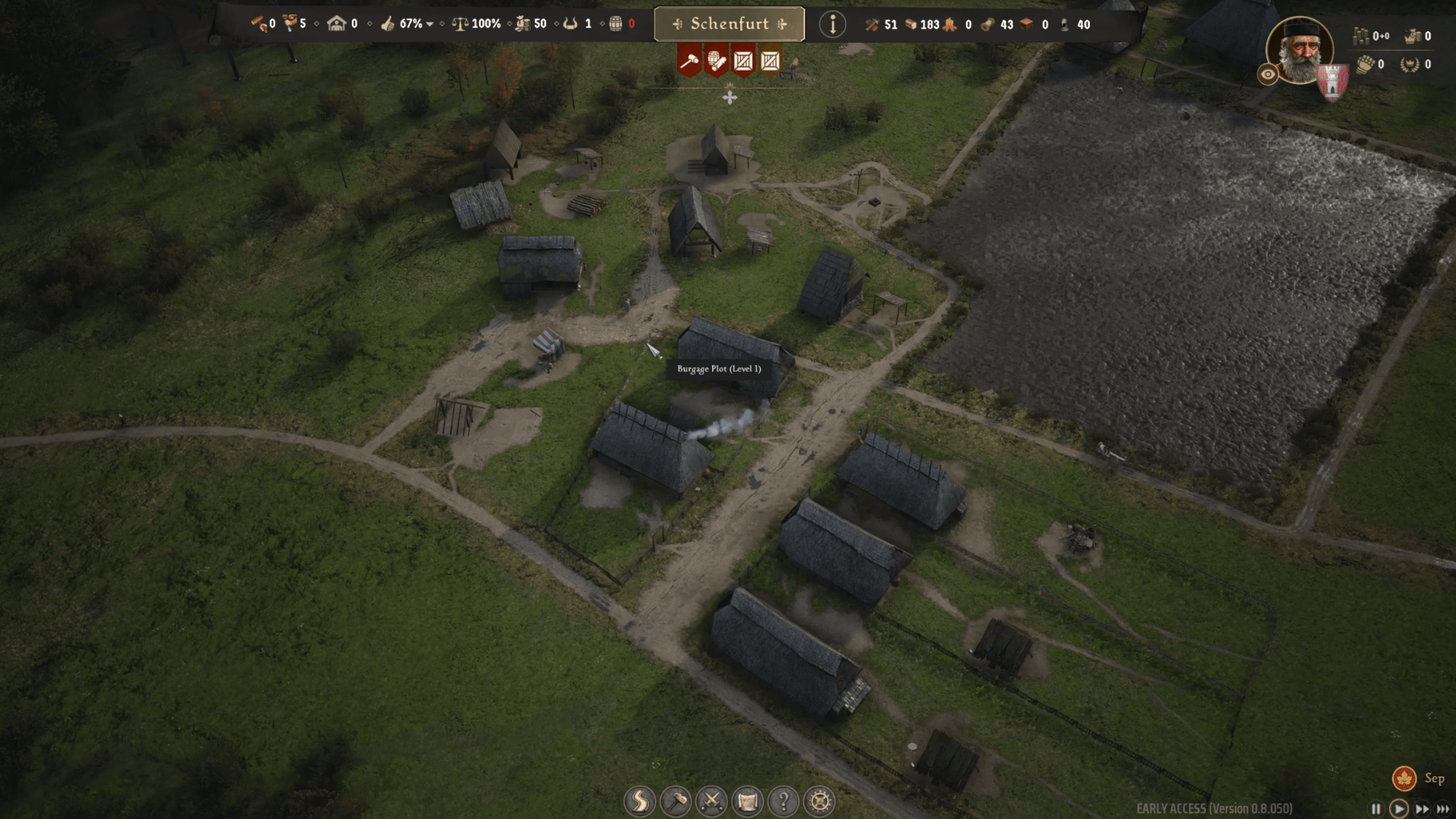Set game speed to normal play

1399,809
